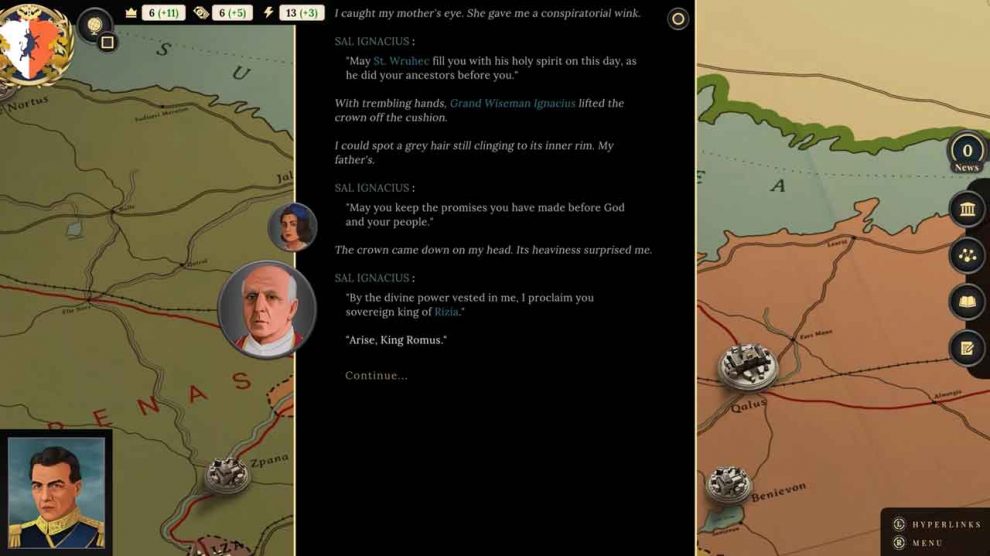Select the Qalus city marker on the map
The height and width of the screenshot is (556, 990).
(x=747, y=366)
